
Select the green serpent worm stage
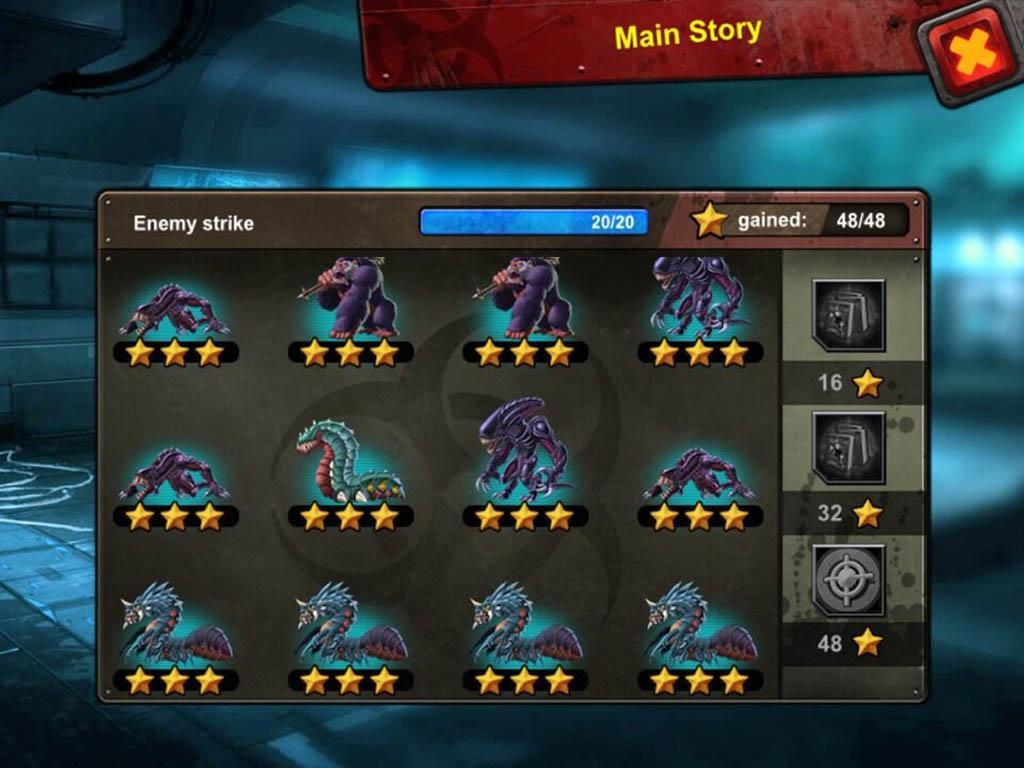point(349,463)
